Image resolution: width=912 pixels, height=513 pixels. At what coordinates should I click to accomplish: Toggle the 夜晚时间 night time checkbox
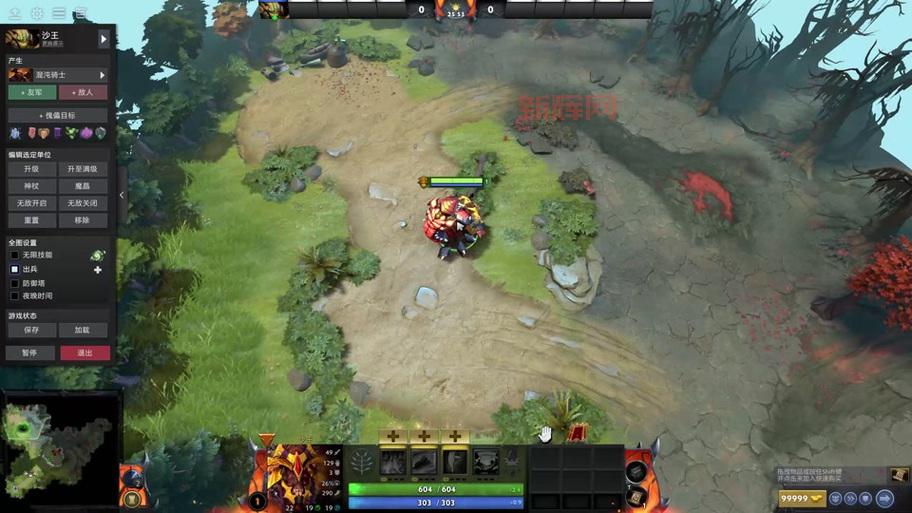point(15,296)
